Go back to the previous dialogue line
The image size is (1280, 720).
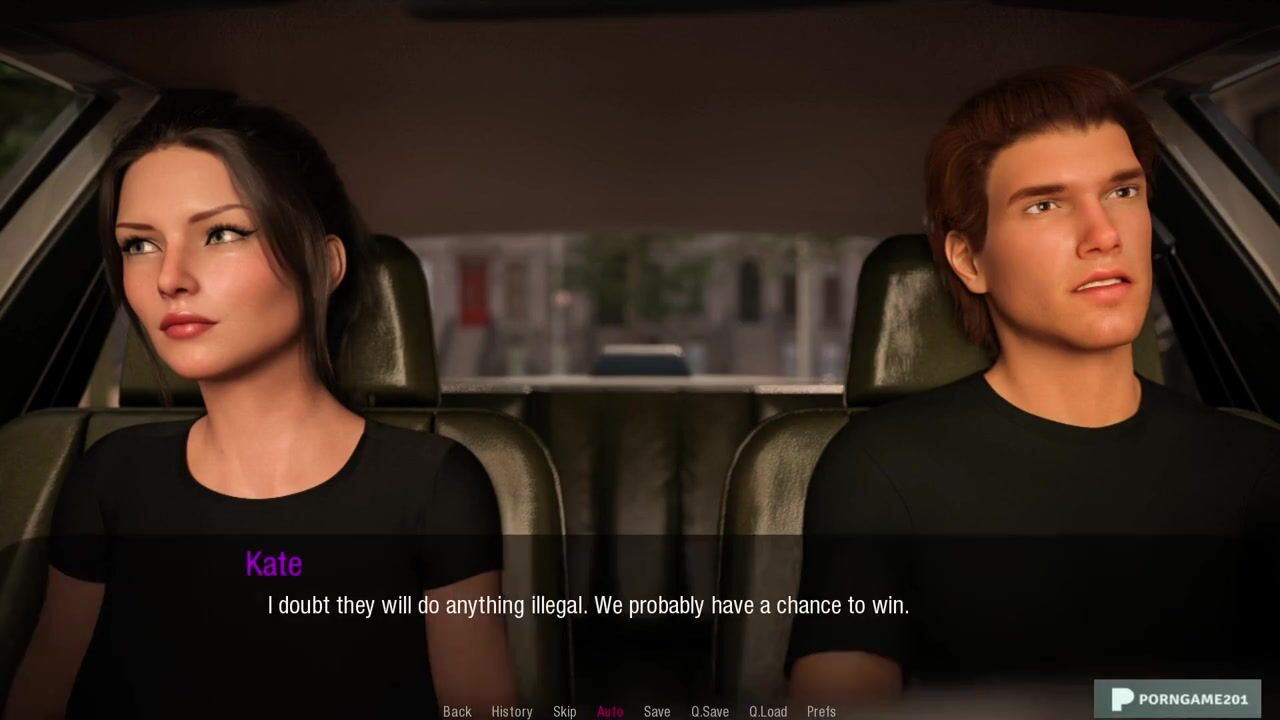click(457, 711)
